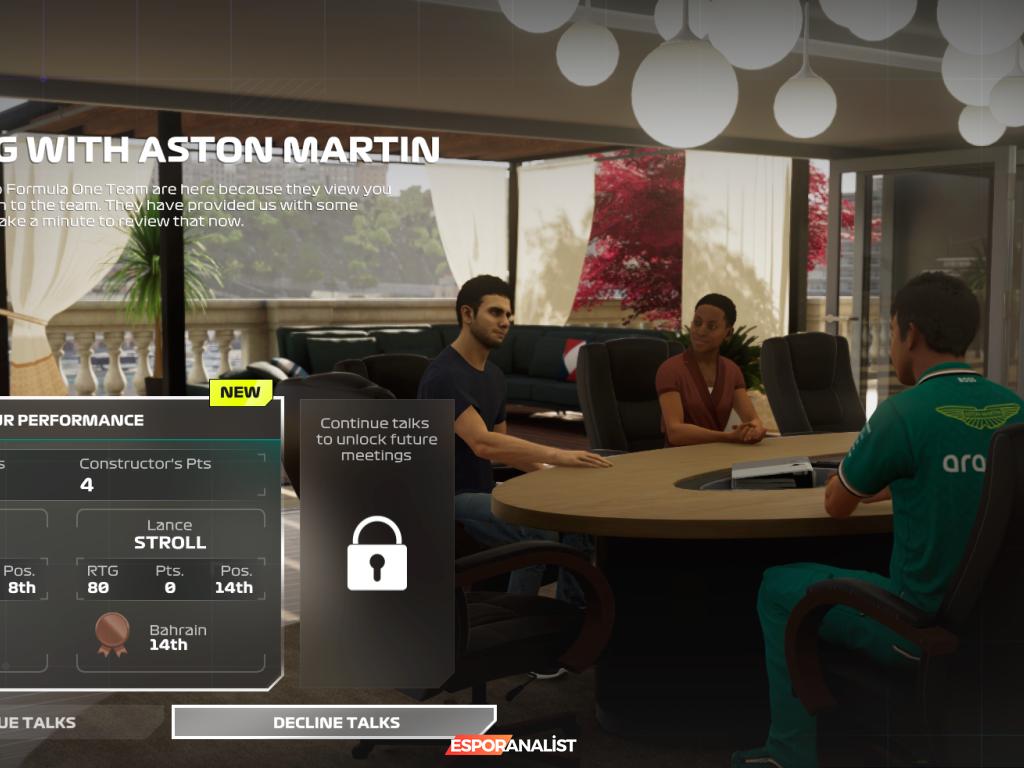Choose the Decline Talks button
Viewport: 1024px width, 768px height.
tap(334, 722)
